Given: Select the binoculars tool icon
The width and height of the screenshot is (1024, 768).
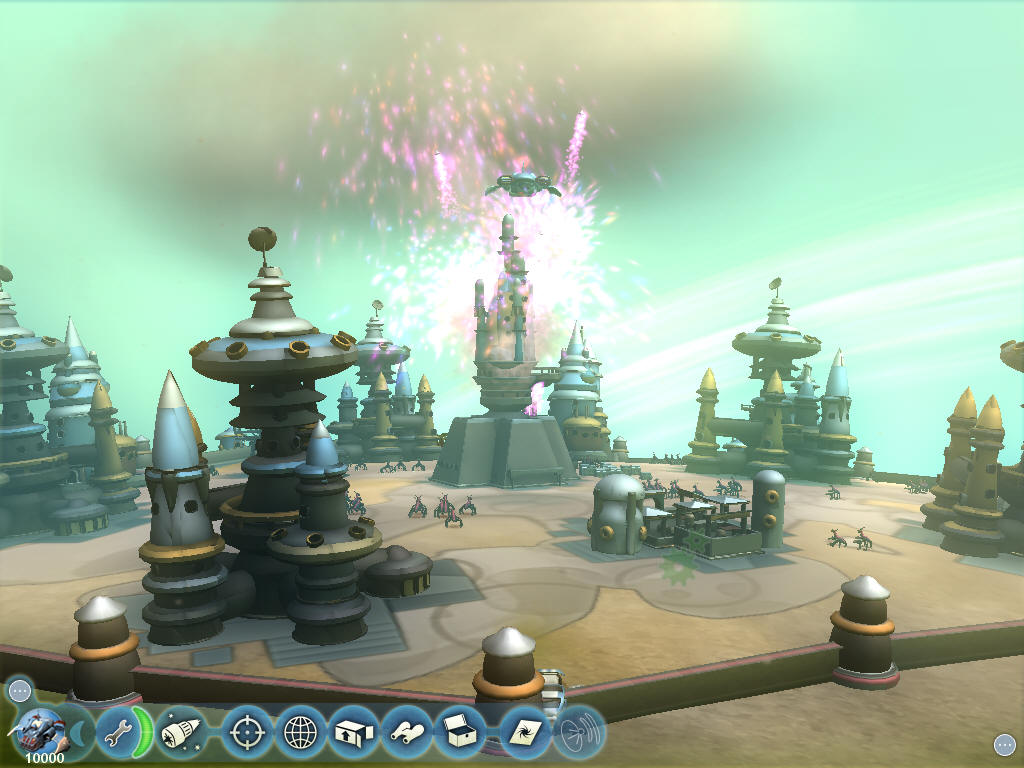Looking at the screenshot, I should [x=407, y=733].
